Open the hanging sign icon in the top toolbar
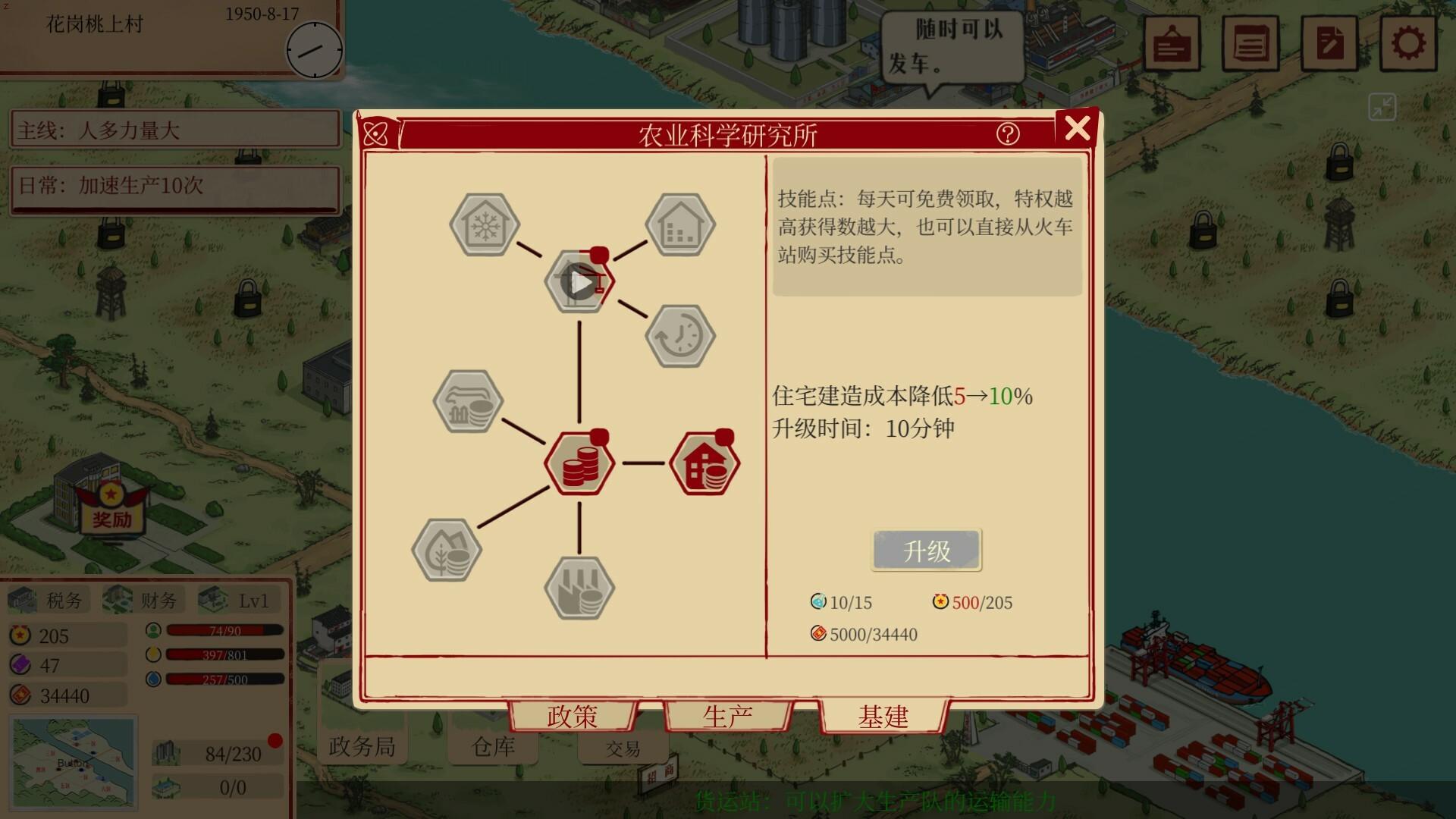Viewport: 1456px width, 819px height. point(1172,42)
